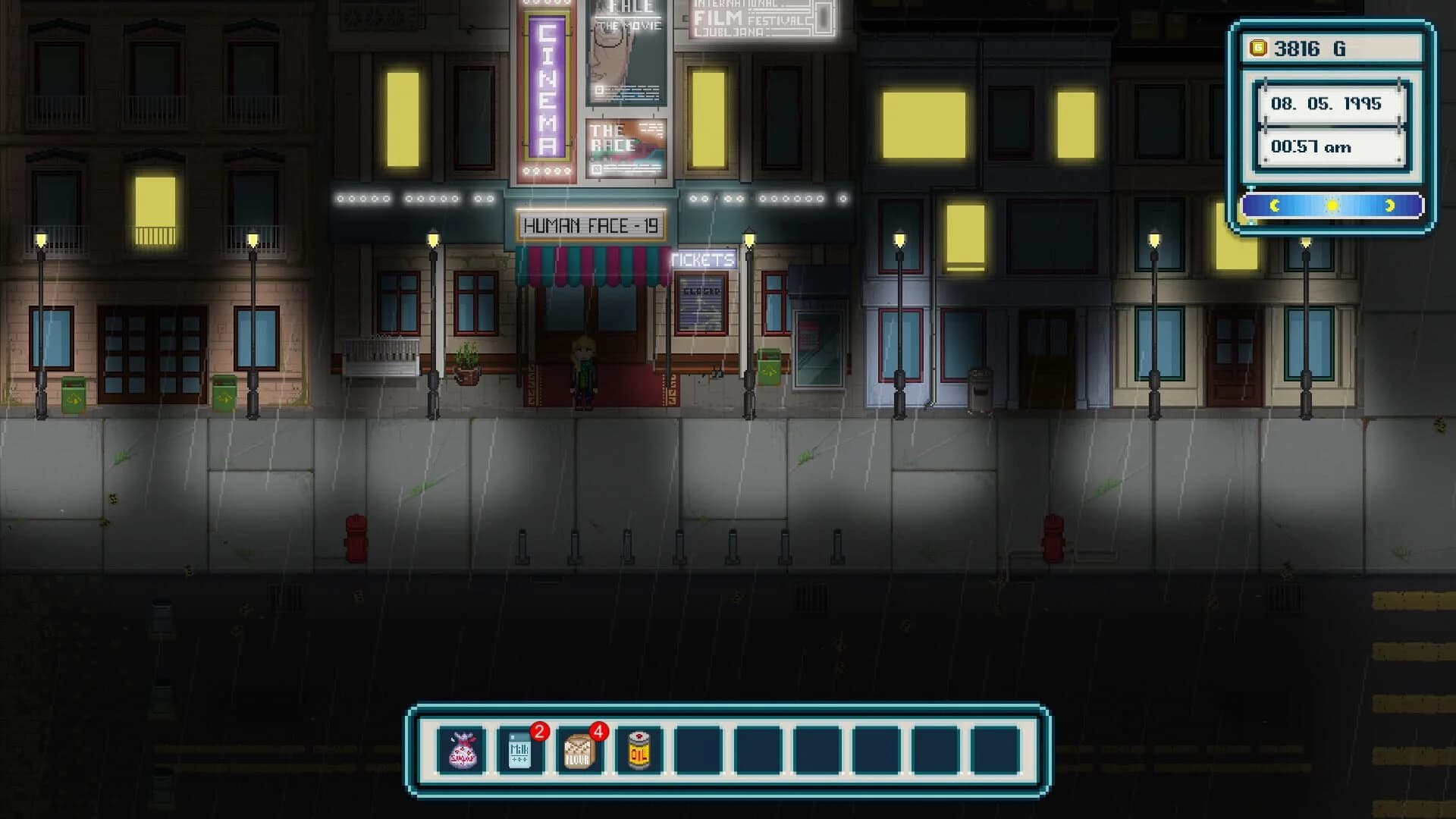
Task: Click the red quantity badge on the Milk item
Action: (539, 733)
